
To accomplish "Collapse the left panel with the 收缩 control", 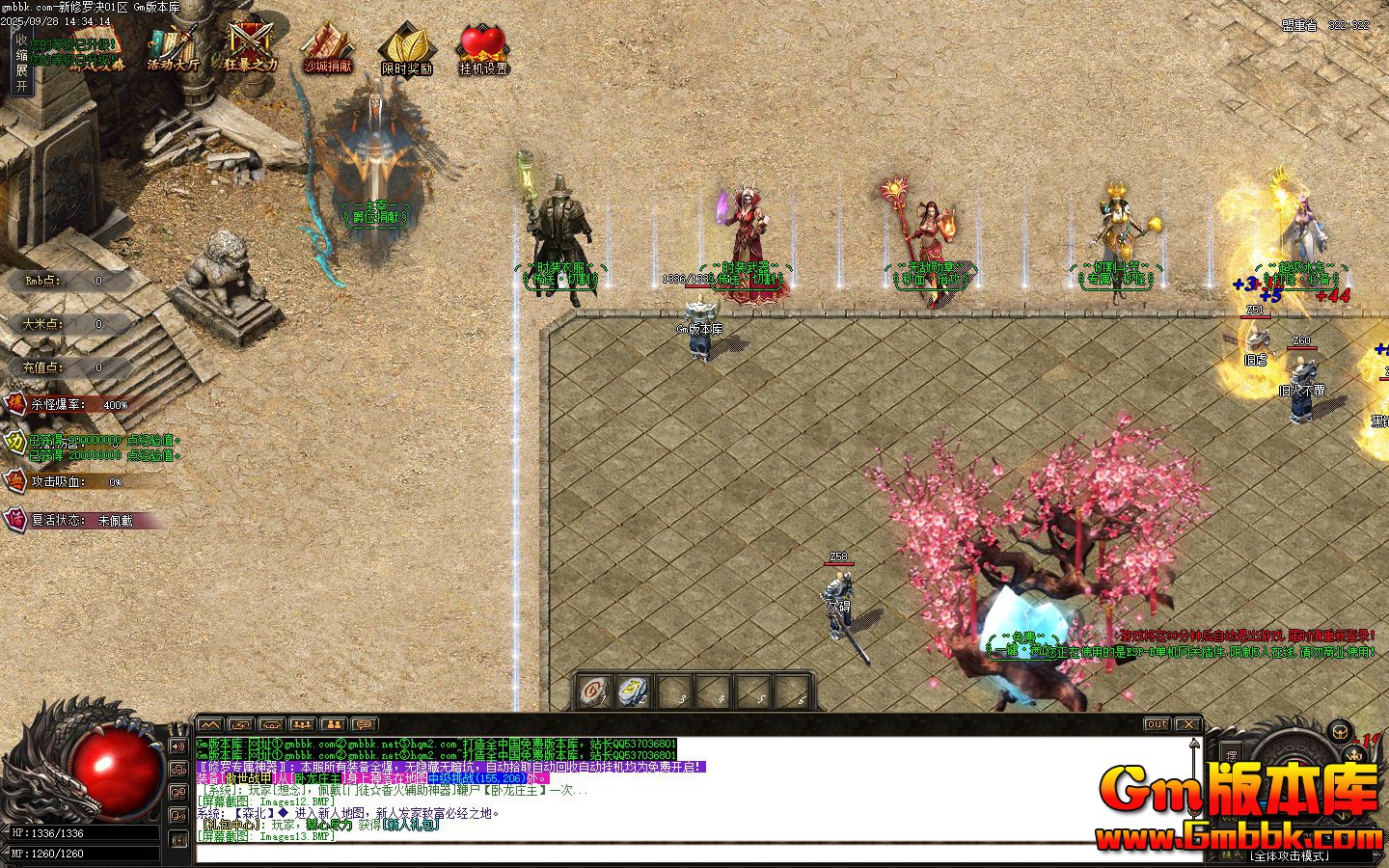I will (x=20, y=48).
